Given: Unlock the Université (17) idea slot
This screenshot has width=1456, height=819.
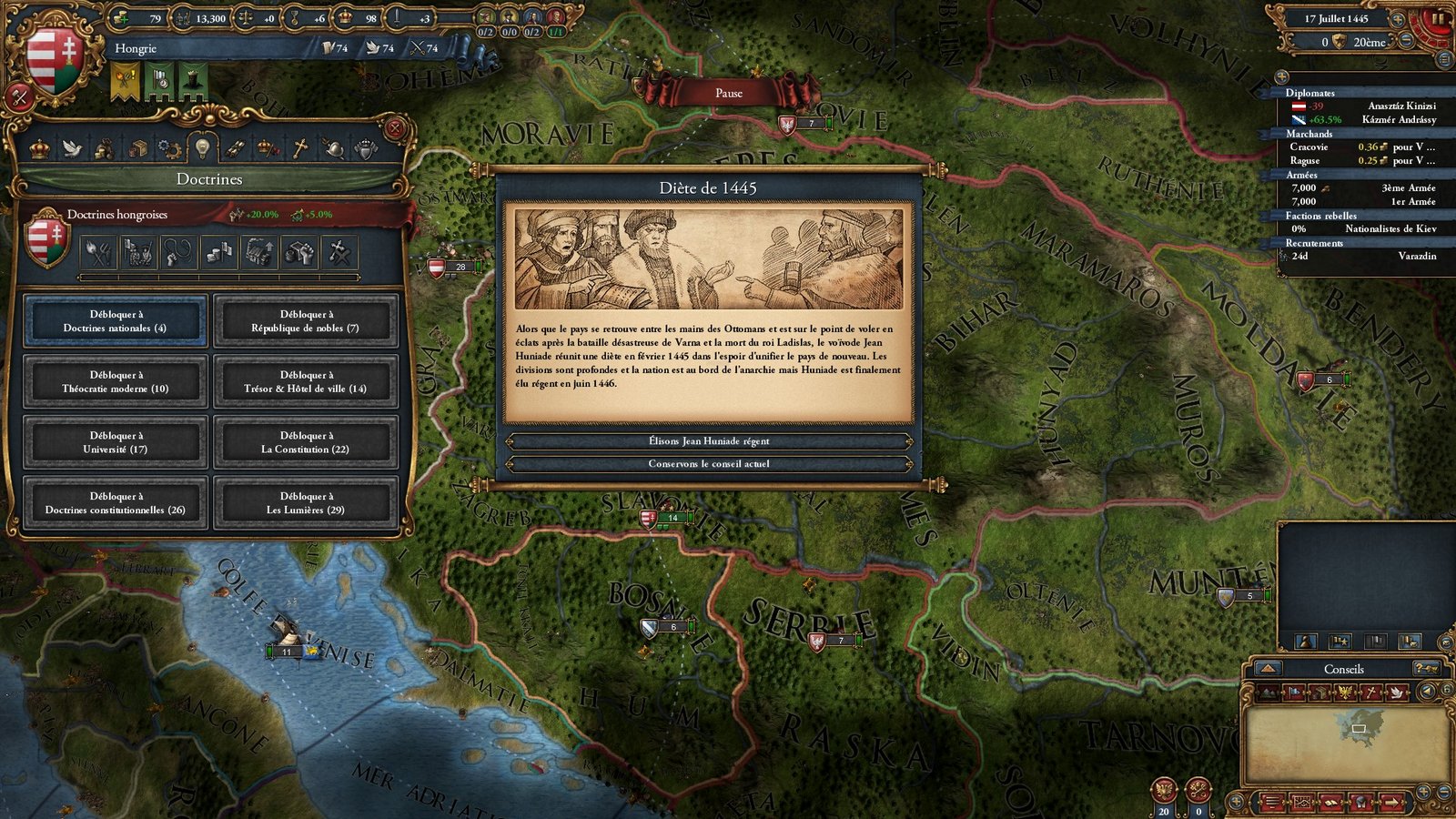Looking at the screenshot, I should click(x=115, y=442).
